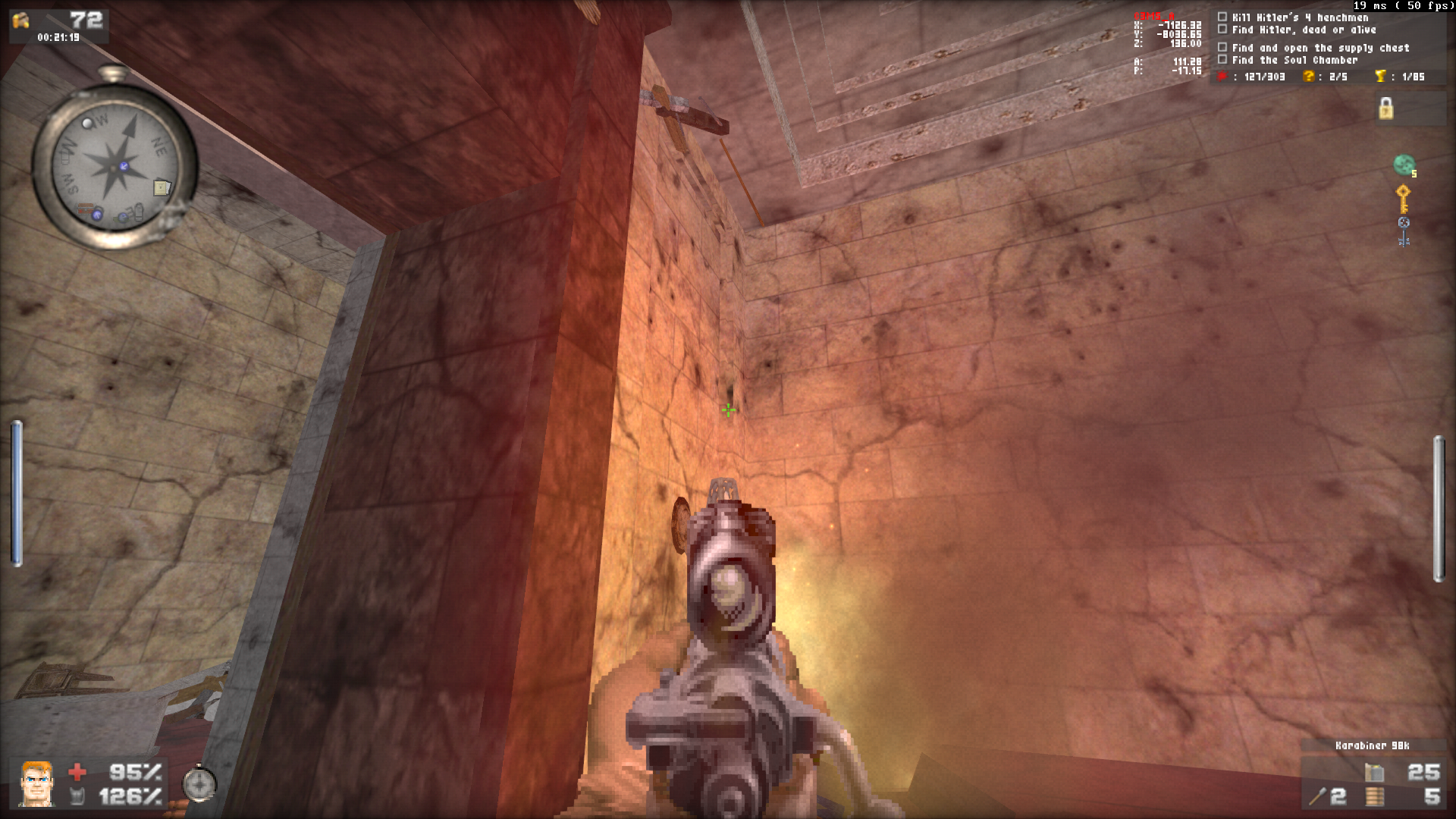This screenshot has width=1456, height=819.
Task: Click the ammo clip icon in weapon panel
Action: 1374,772
